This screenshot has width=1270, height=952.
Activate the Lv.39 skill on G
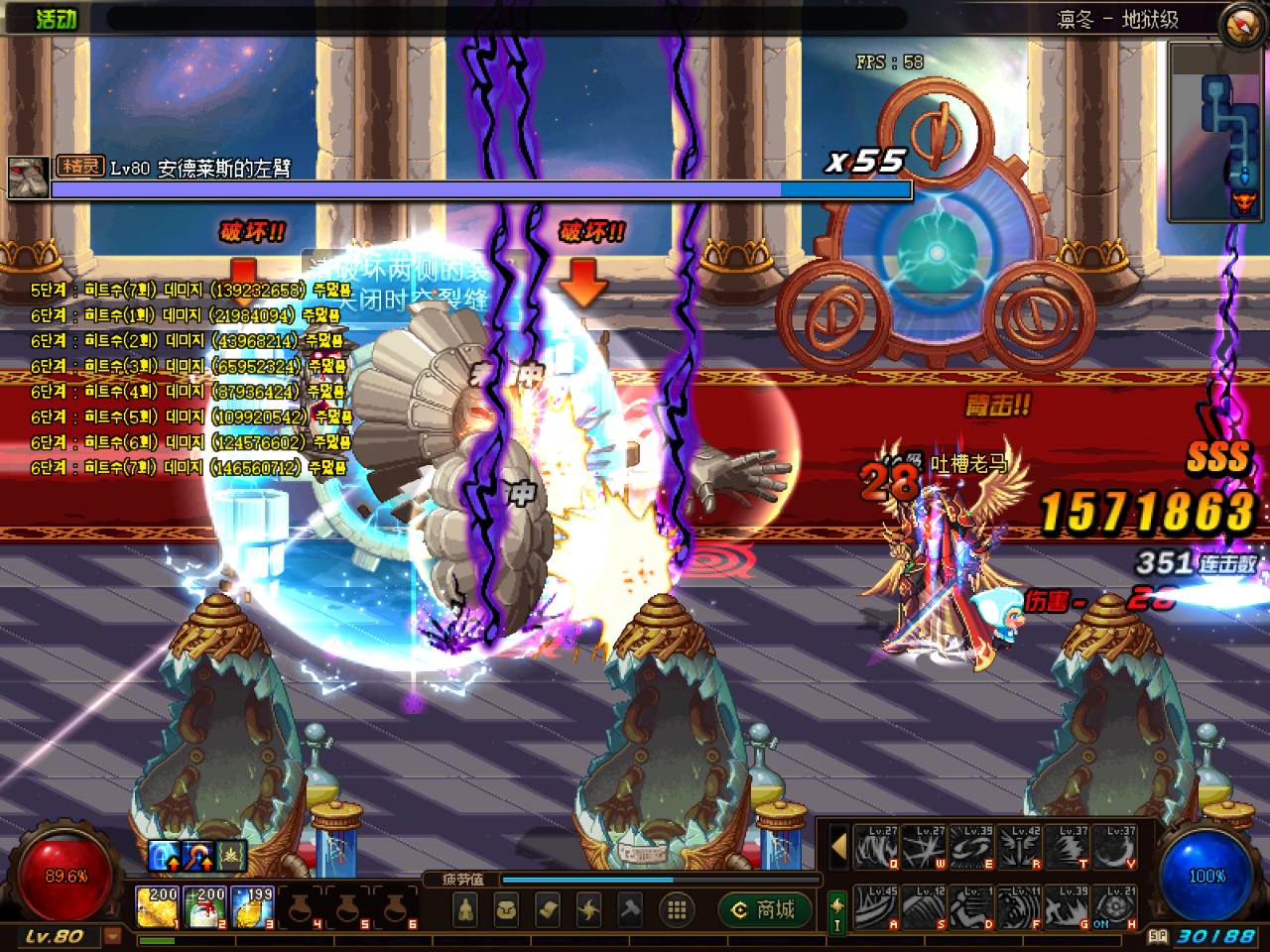point(1069,906)
